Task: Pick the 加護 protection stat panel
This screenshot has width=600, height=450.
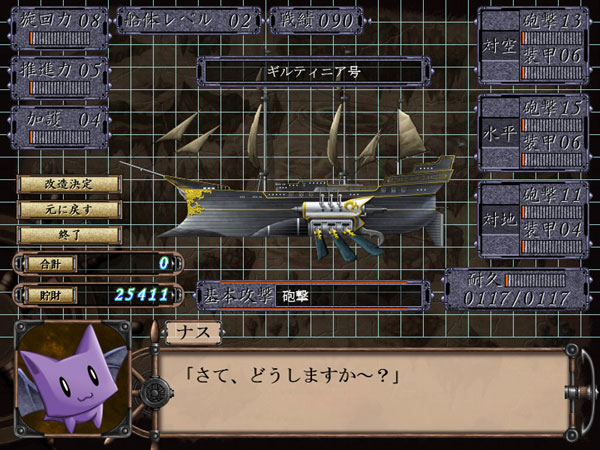Action: tap(59, 124)
